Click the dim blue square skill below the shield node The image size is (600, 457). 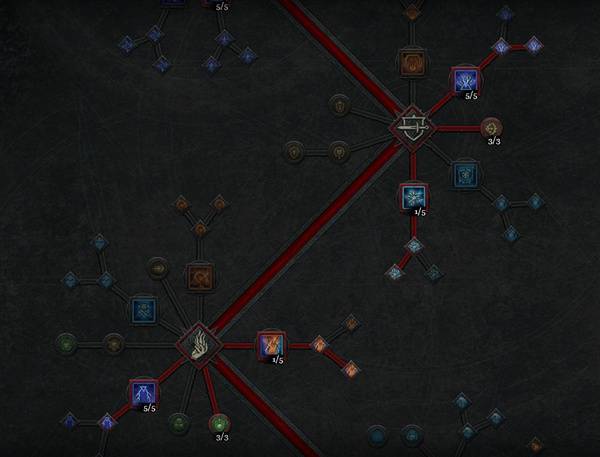(x=462, y=174)
